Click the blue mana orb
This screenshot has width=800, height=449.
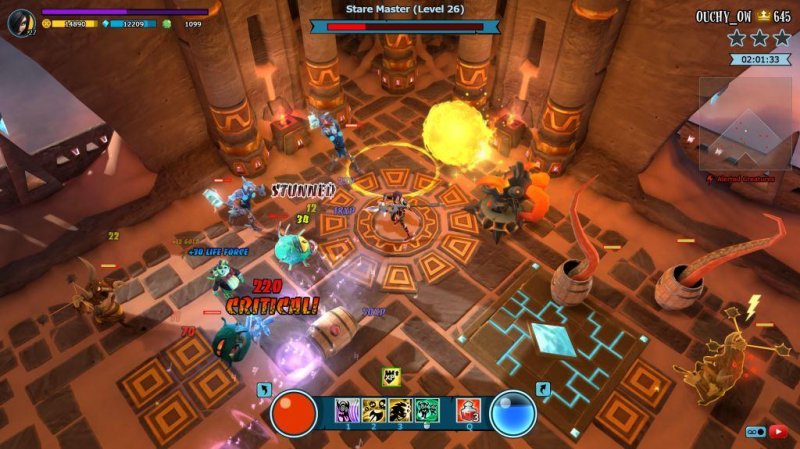(x=513, y=412)
